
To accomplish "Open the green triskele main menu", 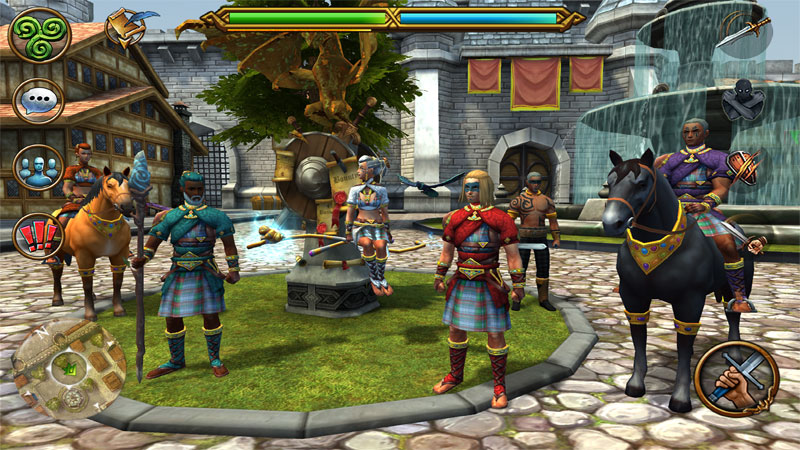I will tap(39, 34).
